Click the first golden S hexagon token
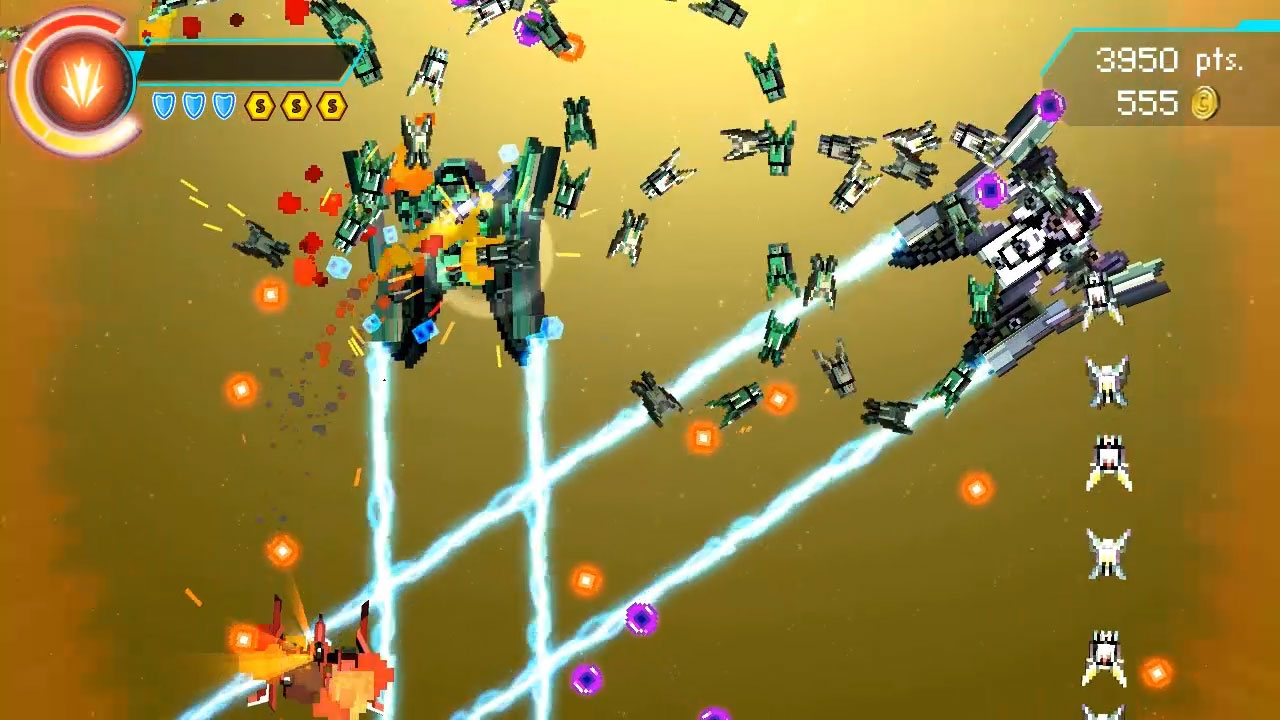 click(x=261, y=106)
